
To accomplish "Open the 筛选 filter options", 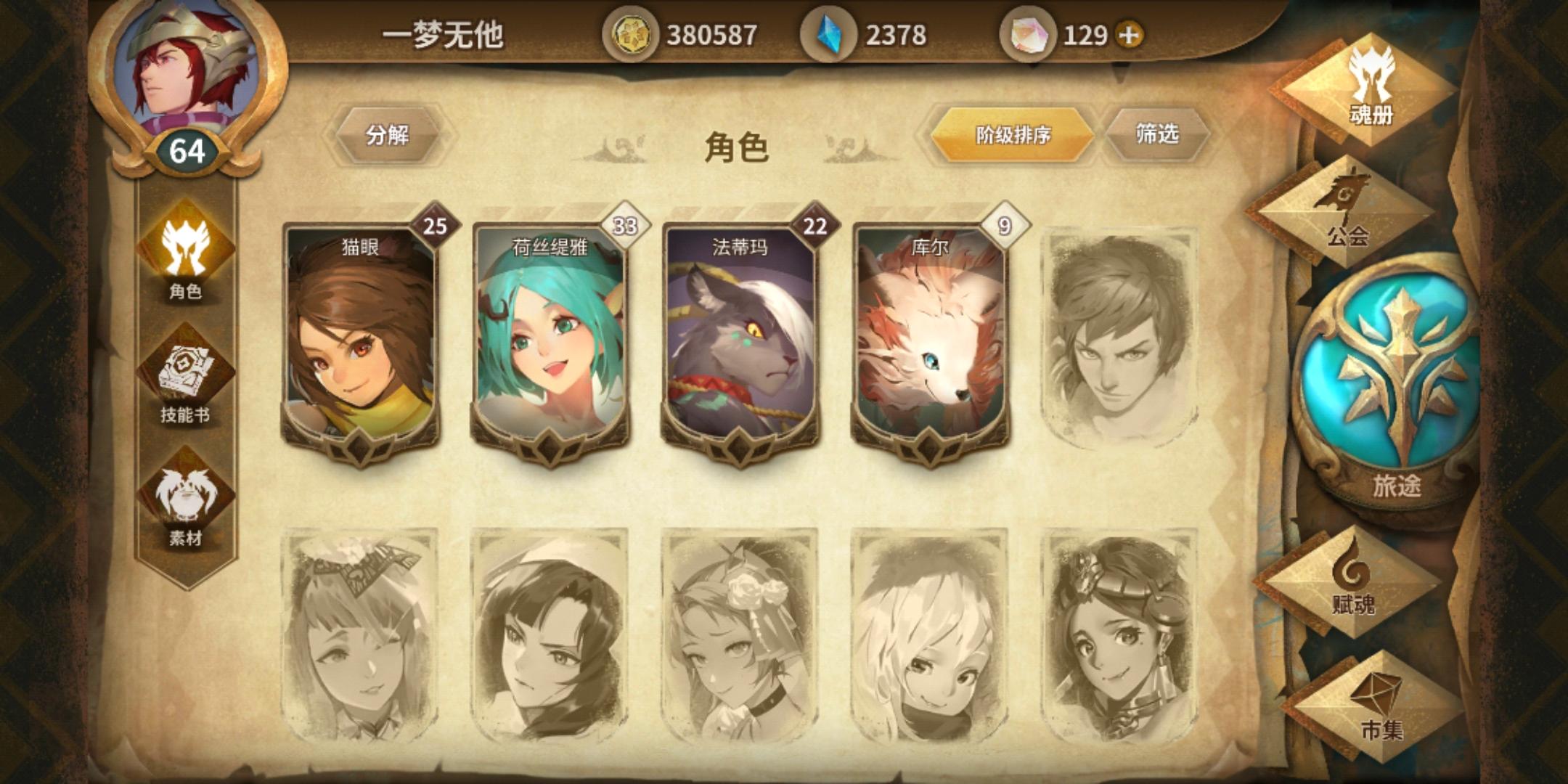I will pos(1157,134).
